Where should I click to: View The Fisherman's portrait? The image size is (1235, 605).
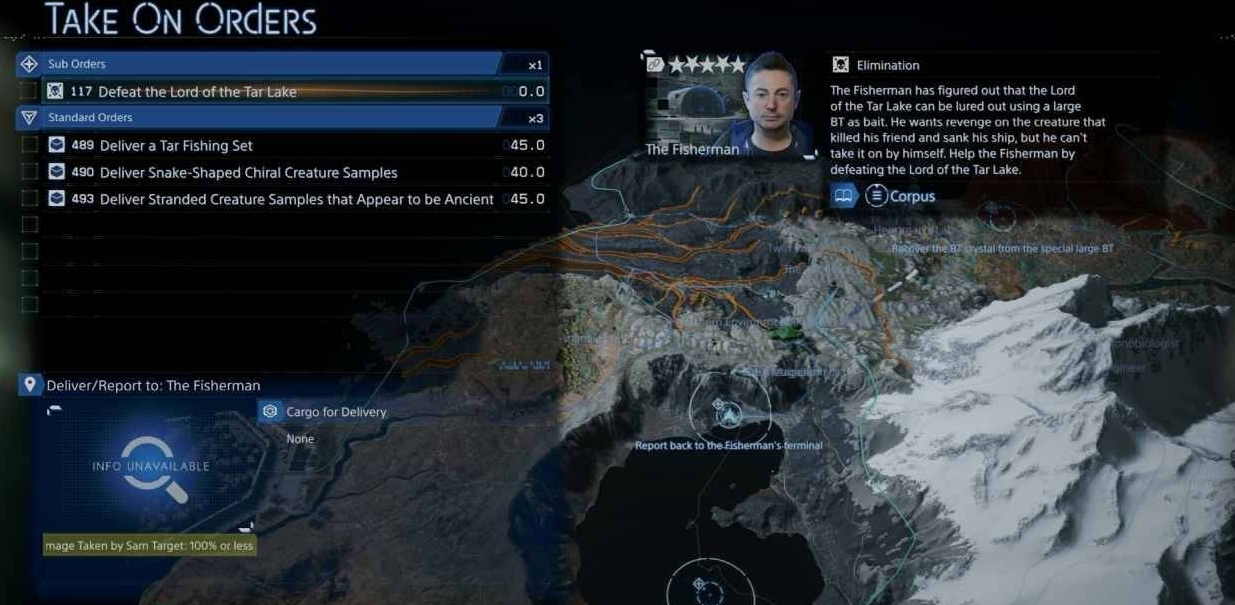tap(771, 105)
